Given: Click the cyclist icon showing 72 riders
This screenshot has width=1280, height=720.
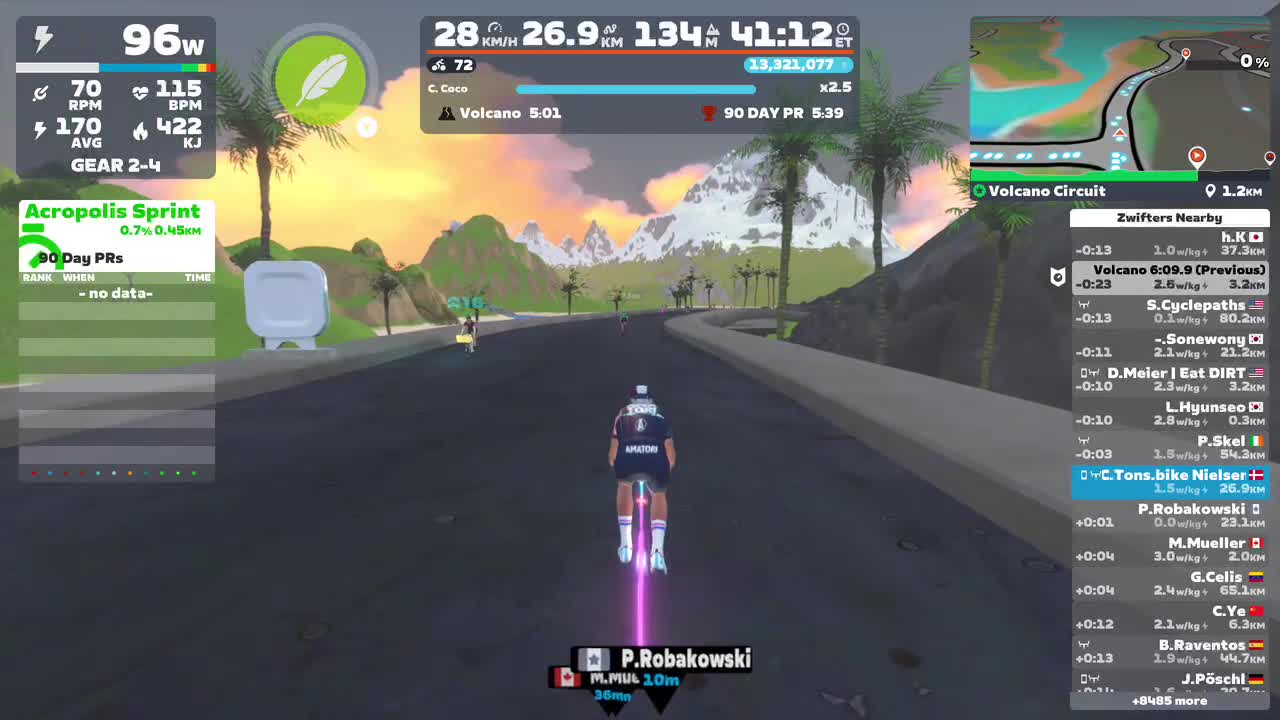Looking at the screenshot, I should (x=438, y=65).
